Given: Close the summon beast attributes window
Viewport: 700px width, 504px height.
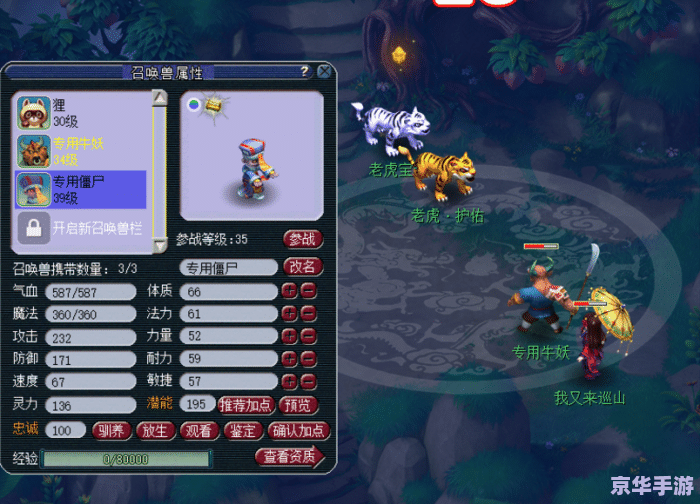Looking at the screenshot, I should pos(324,72).
